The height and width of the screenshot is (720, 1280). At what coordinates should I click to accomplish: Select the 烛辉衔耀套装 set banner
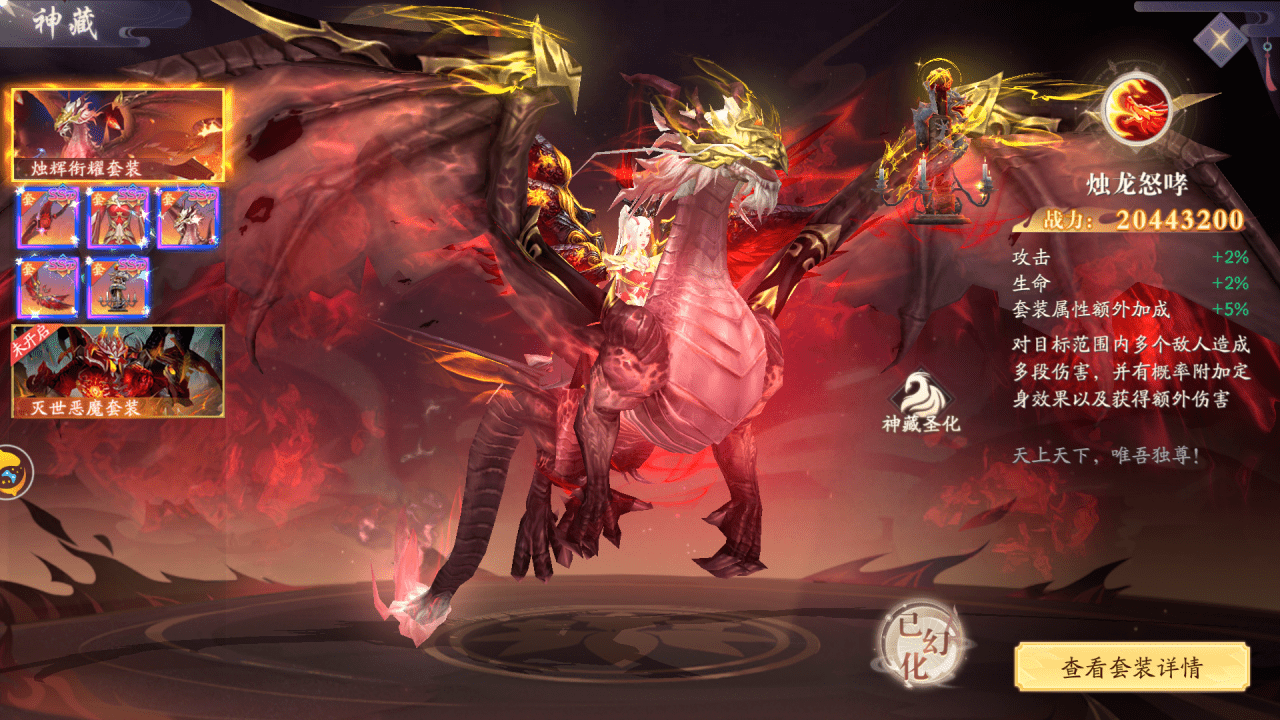pyautogui.click(x=118, y=135)
